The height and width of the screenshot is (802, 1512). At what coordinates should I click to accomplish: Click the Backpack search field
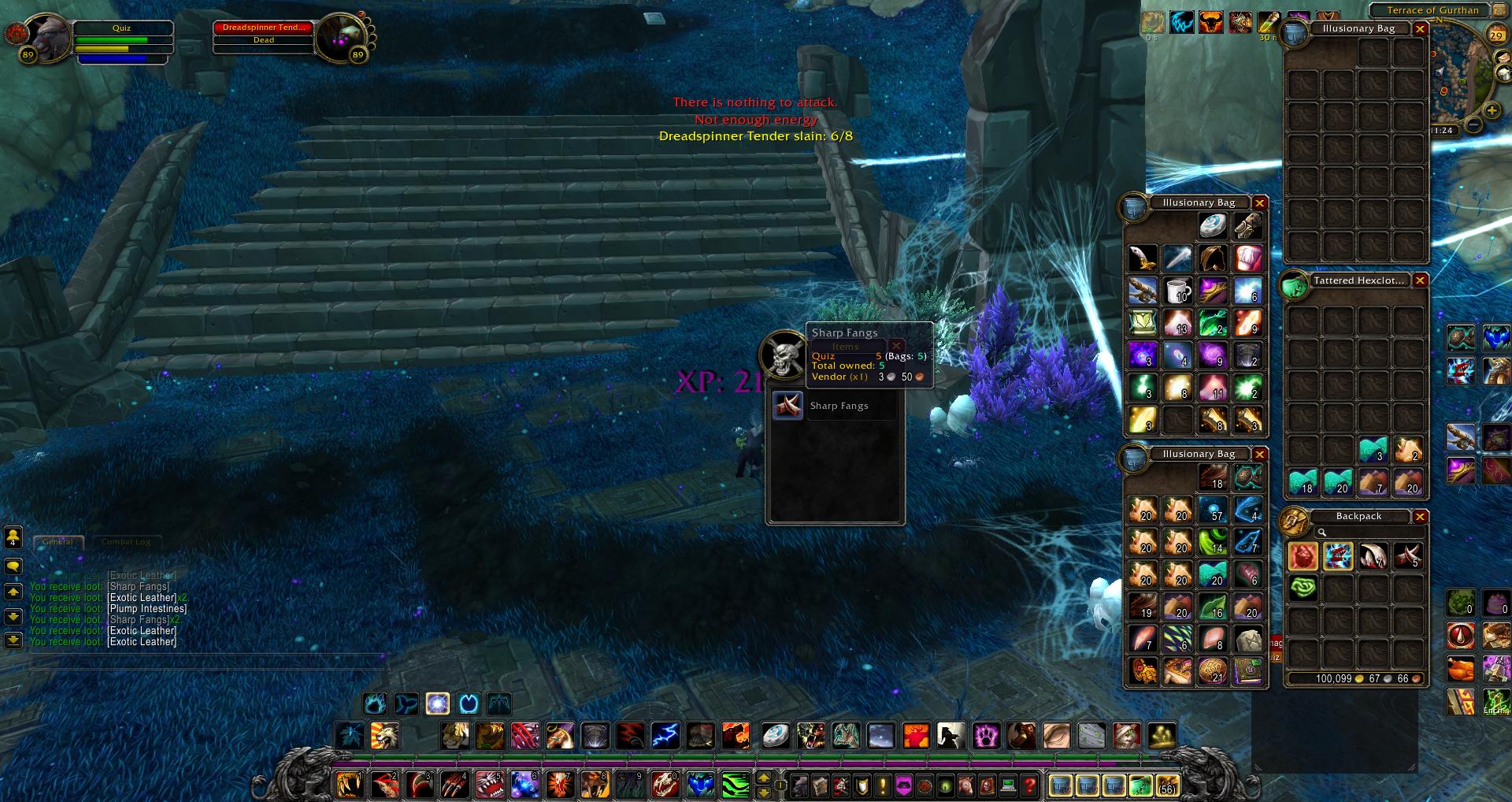coord(1370,533)
